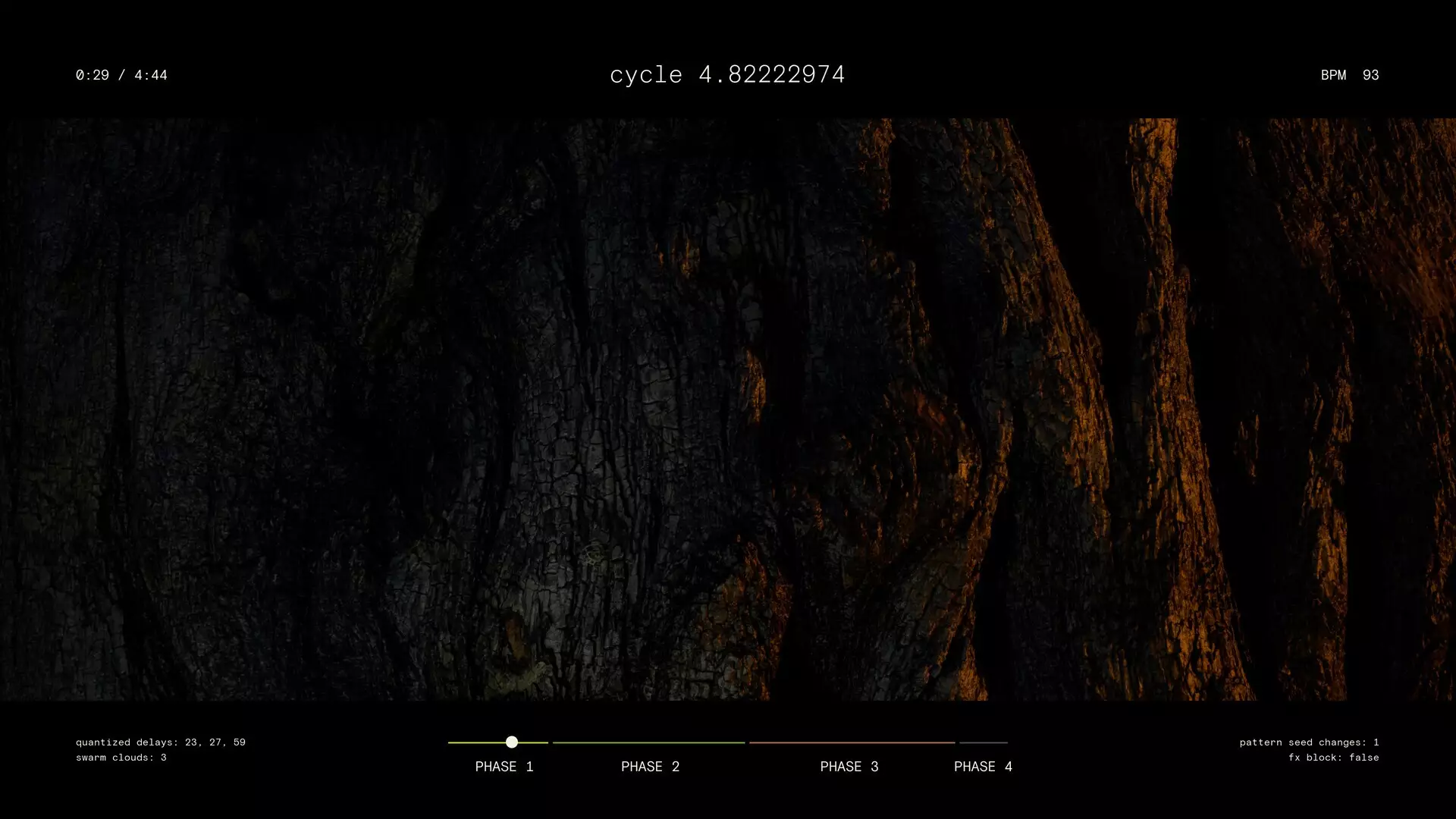Click the playhead dot on the Phase 1 bar
The width and height of the screenshot is (1456, 819).
click(512, 742)
